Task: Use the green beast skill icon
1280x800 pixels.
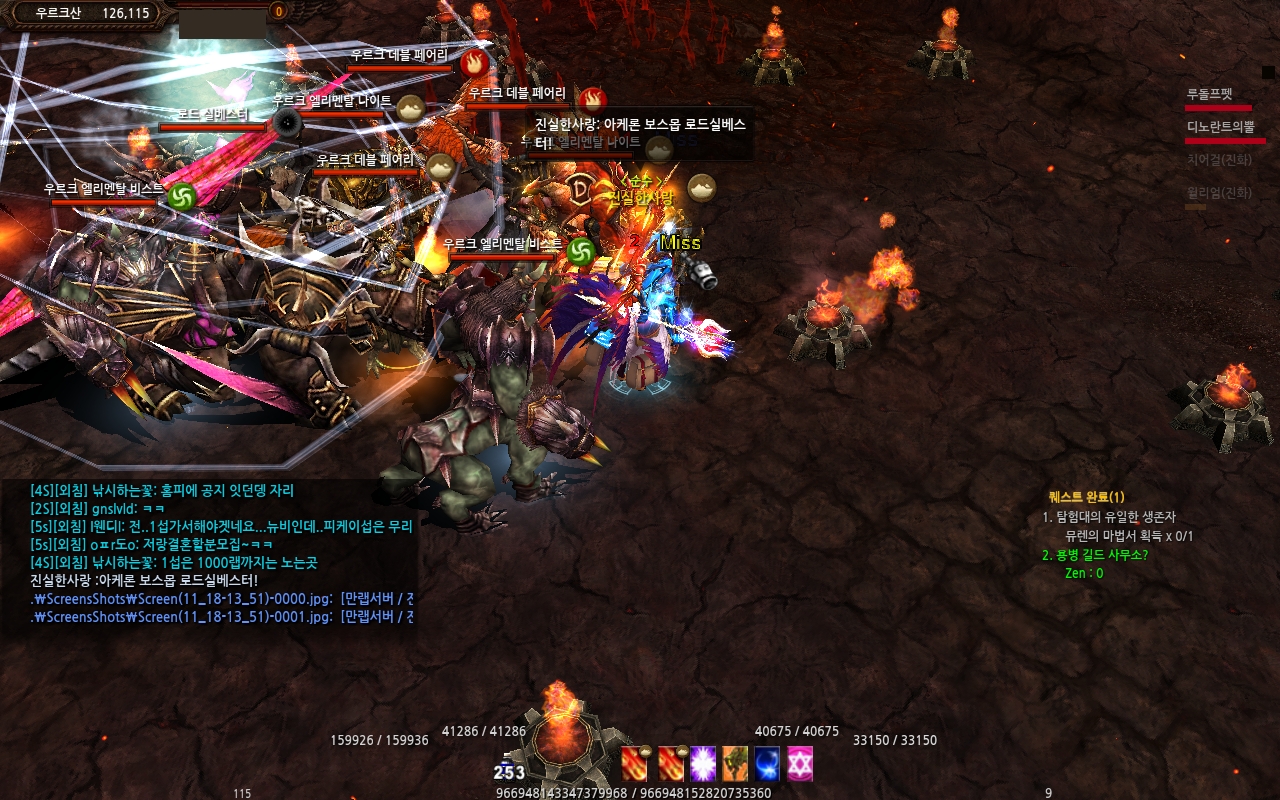Action: pyautogui.click(x=735, y=764)
